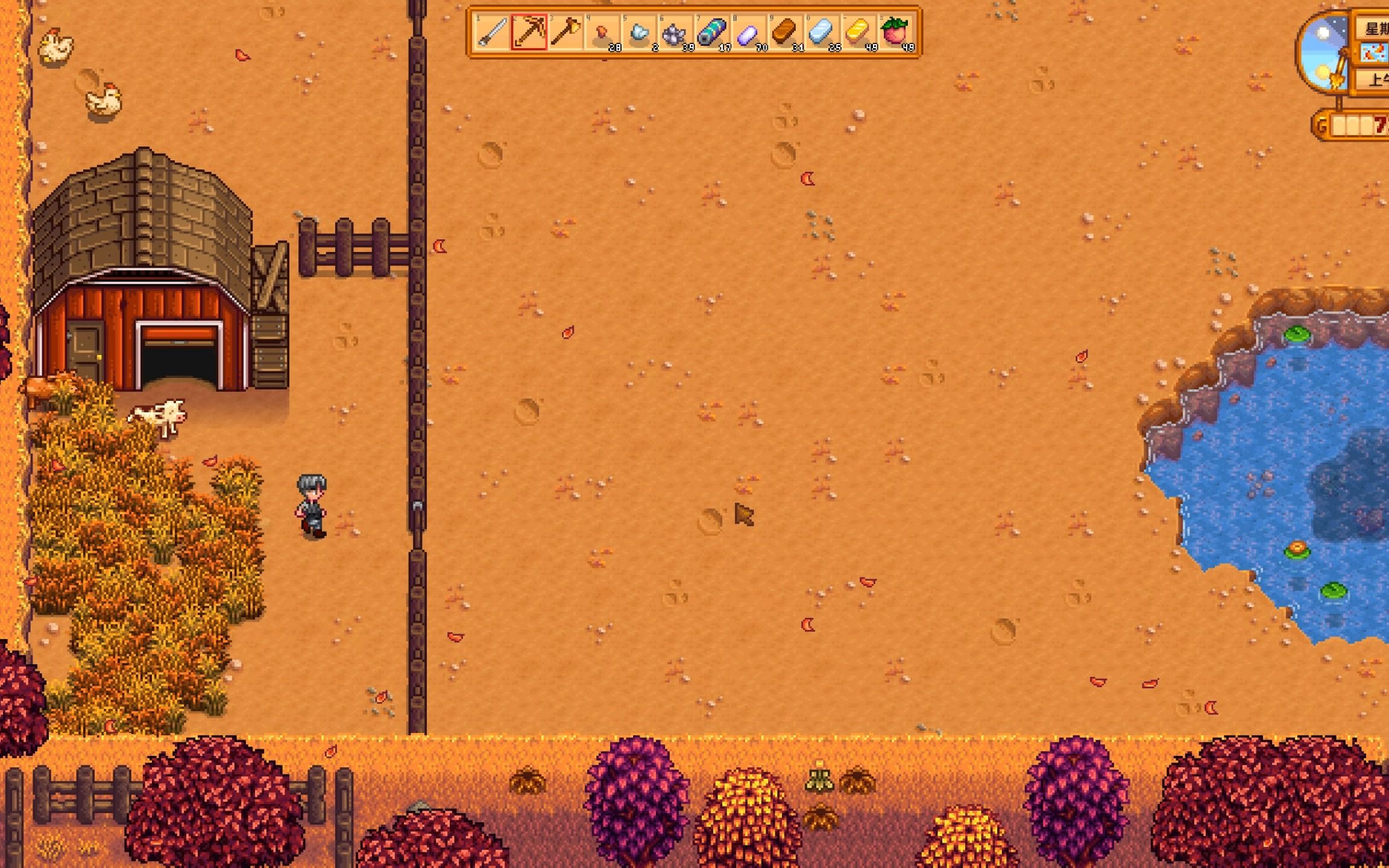
Task: Choose the gold axe in the hotbar
Action: point(565,32)
